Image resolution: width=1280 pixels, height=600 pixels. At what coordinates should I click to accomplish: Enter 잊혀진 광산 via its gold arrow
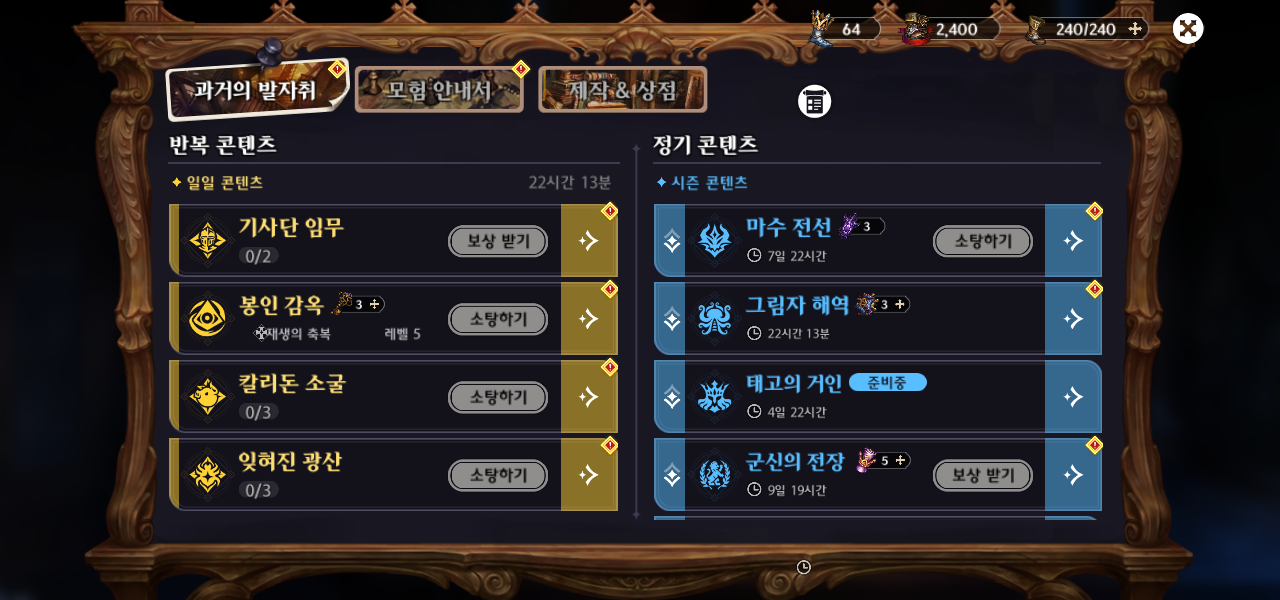coord(589,475)
